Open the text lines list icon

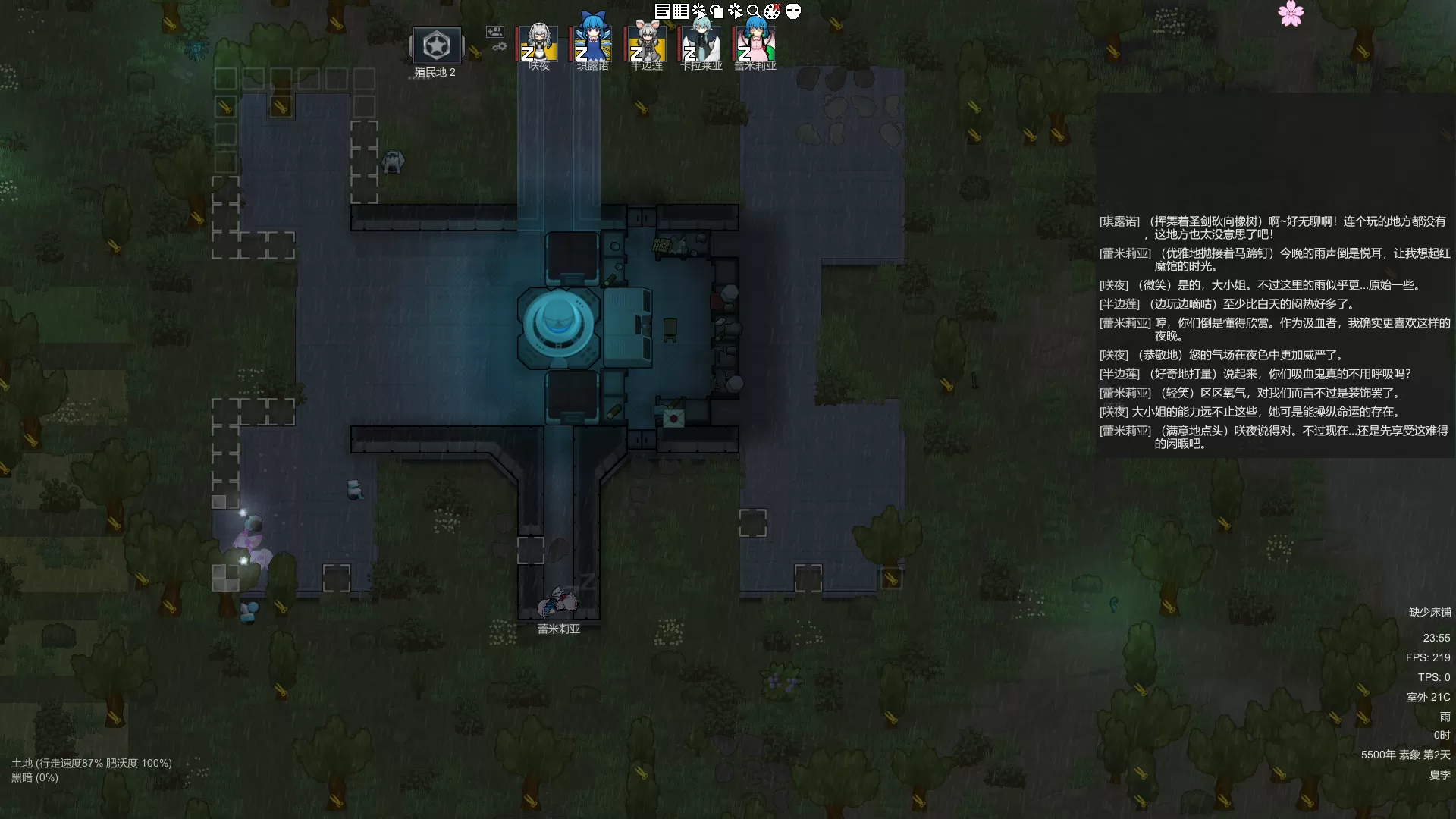662,11
